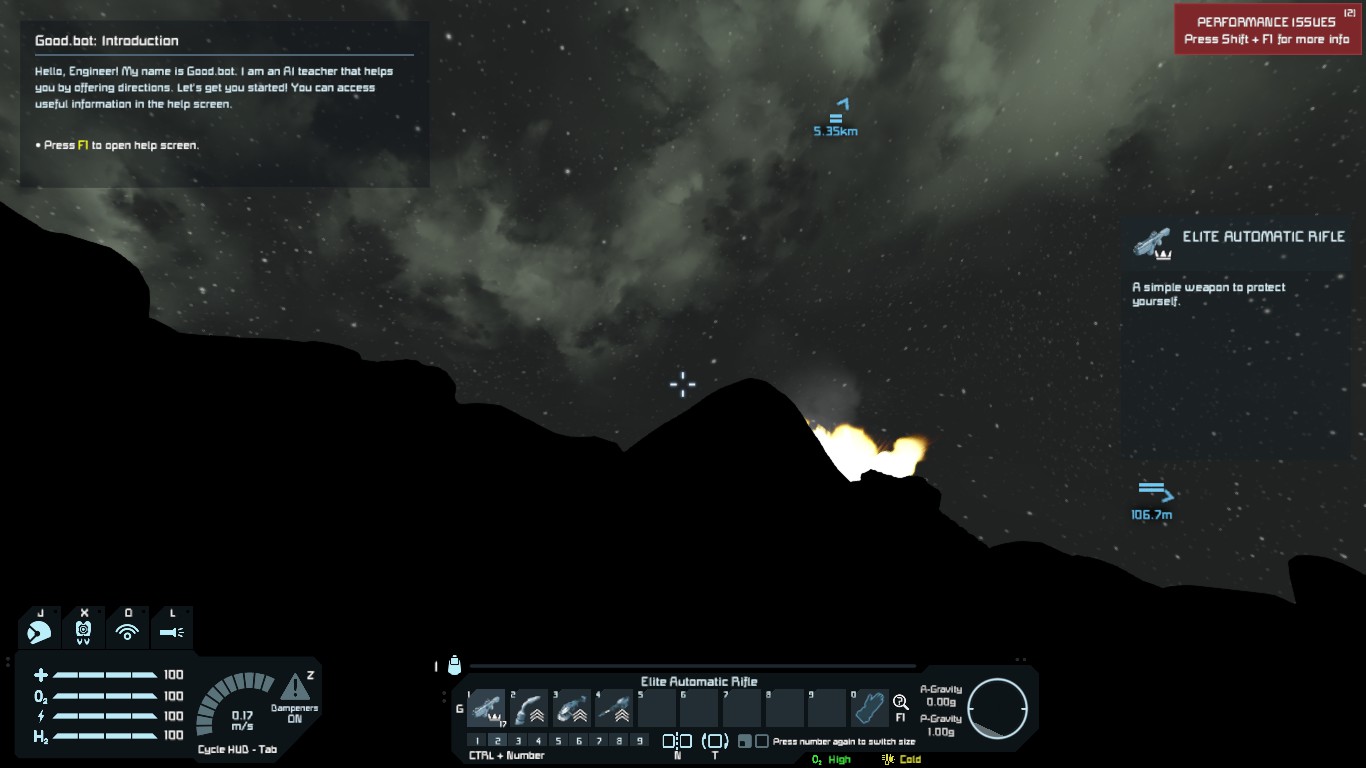Toggle the broadcasting antenna icon
The width and height of the screenshot is (1366, 768).
coord(127,632)
